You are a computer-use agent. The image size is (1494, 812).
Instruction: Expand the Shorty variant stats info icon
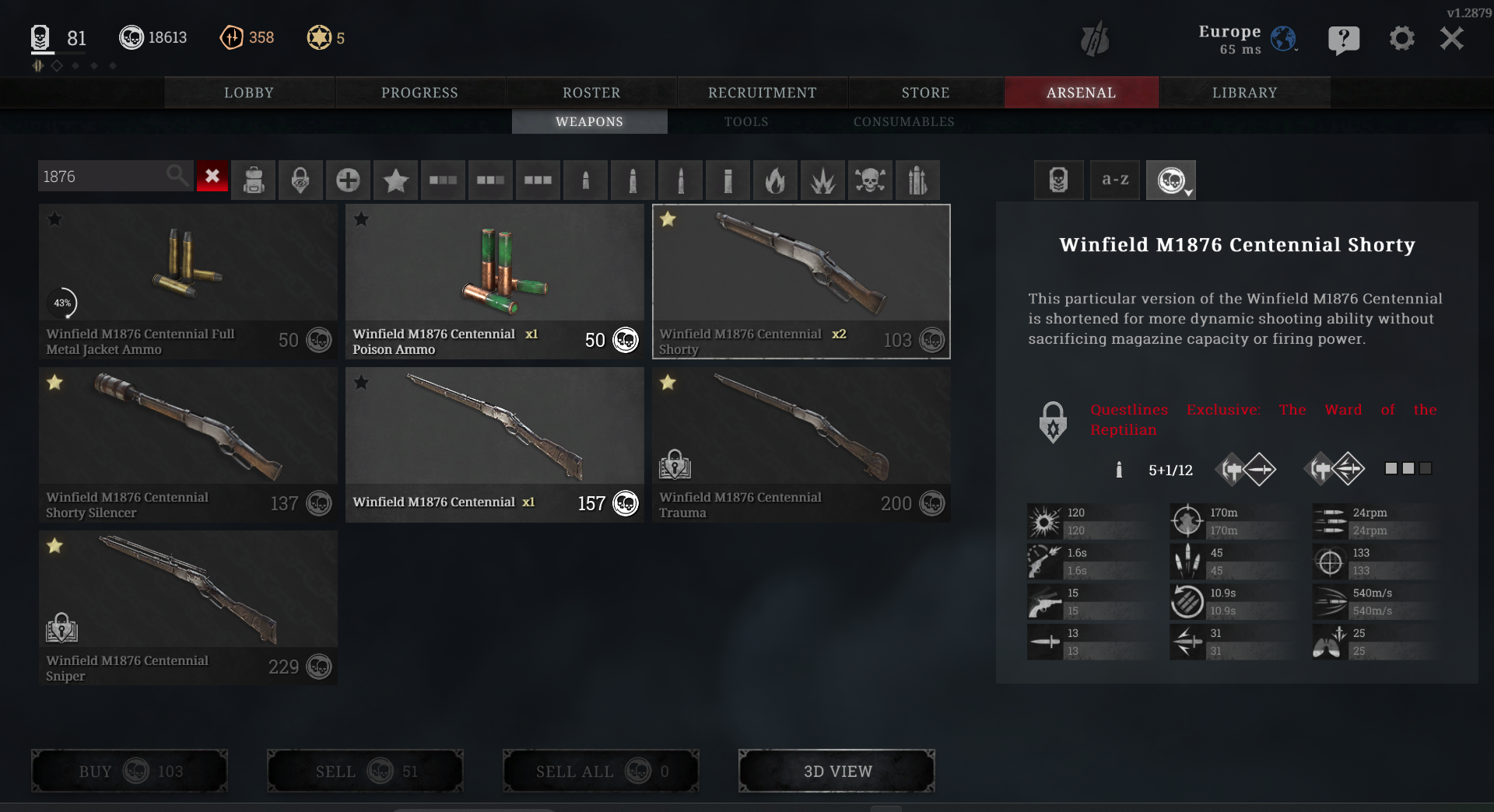[x=1120, y=470]
